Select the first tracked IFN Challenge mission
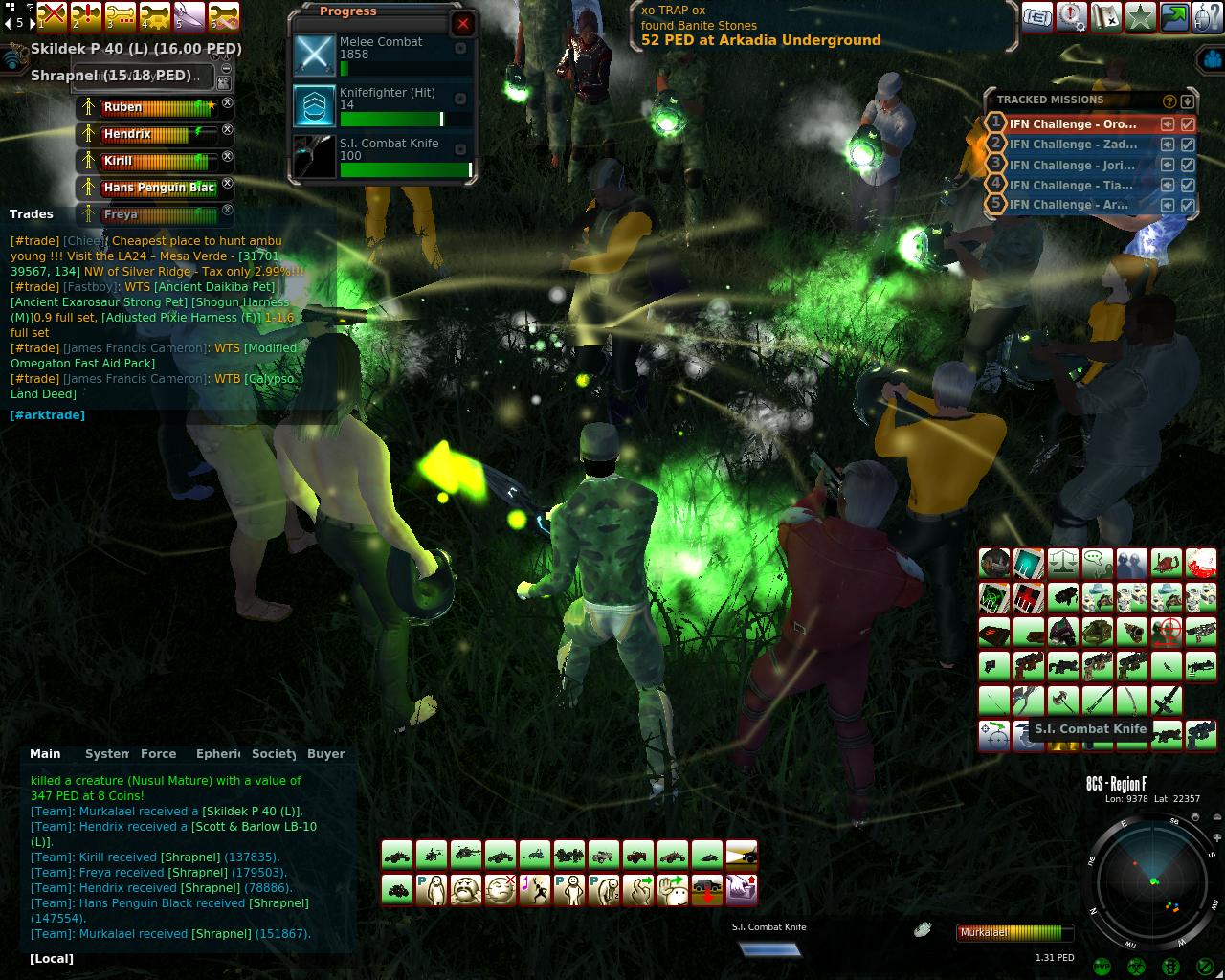The height and width of the screenshot is (980, 1225). pyautogui.click(x=1073, y=124)
